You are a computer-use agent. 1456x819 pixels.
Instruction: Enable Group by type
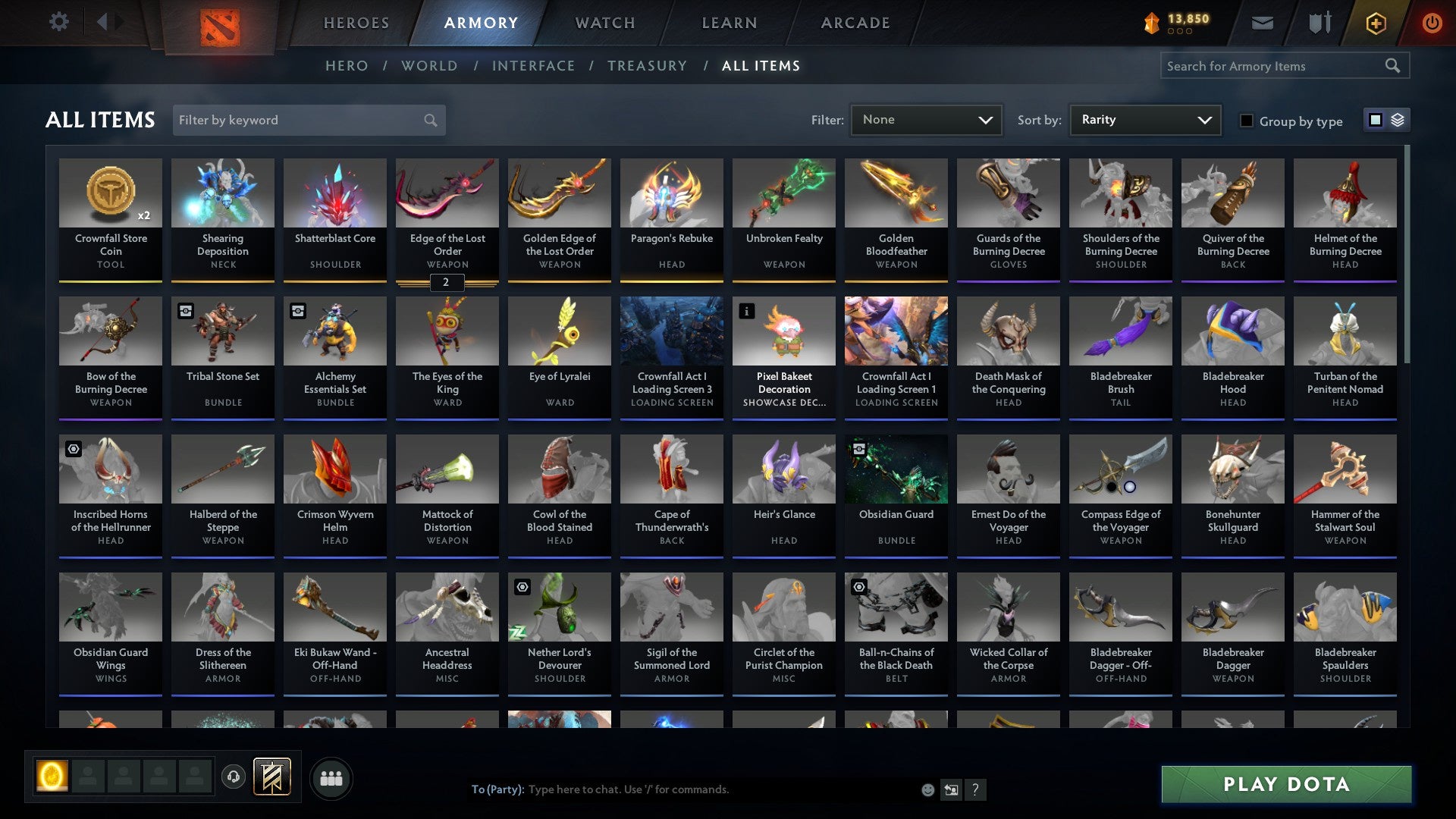coord(1247,120)
